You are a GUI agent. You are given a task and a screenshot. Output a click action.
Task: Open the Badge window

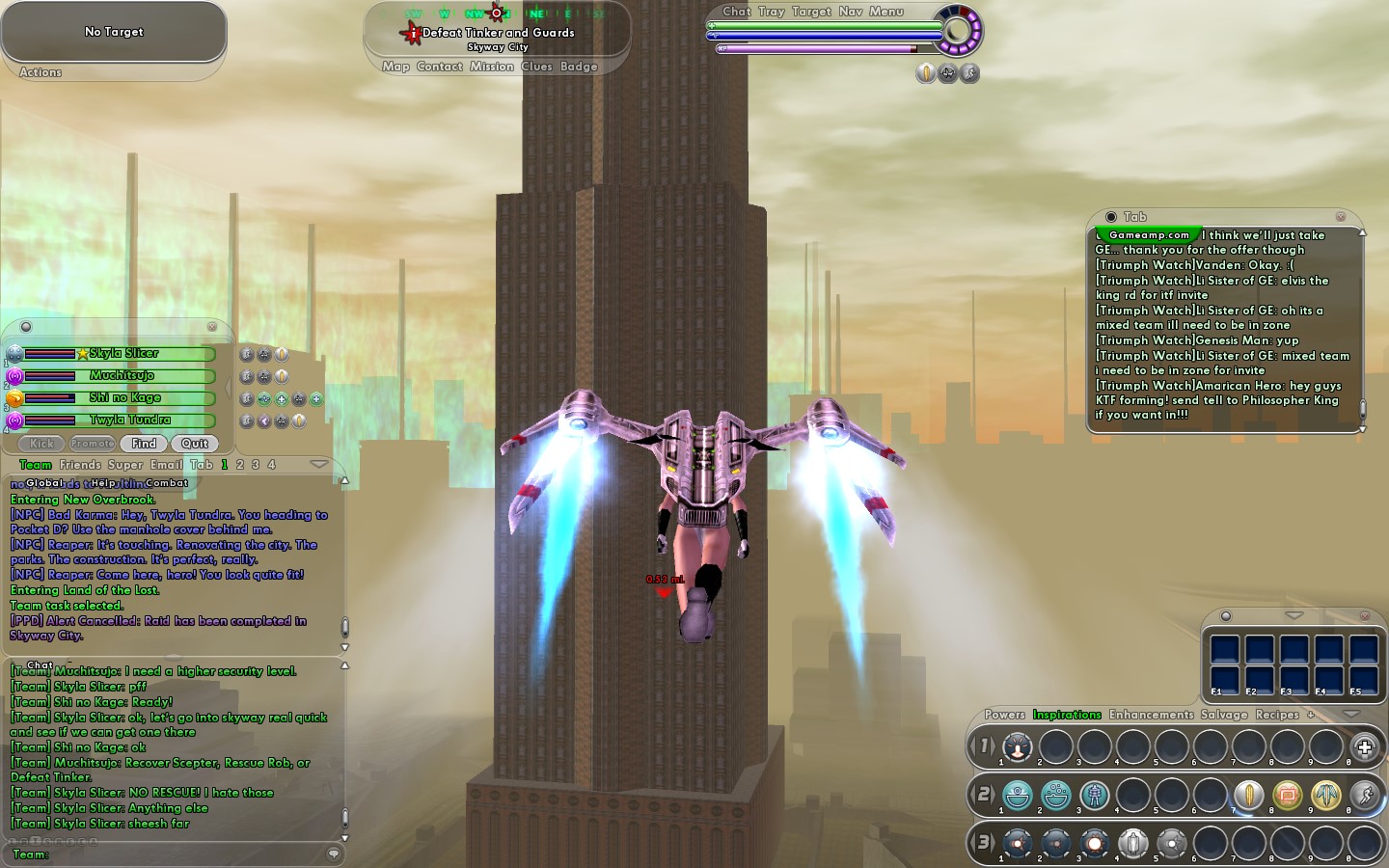click(579, 67)
